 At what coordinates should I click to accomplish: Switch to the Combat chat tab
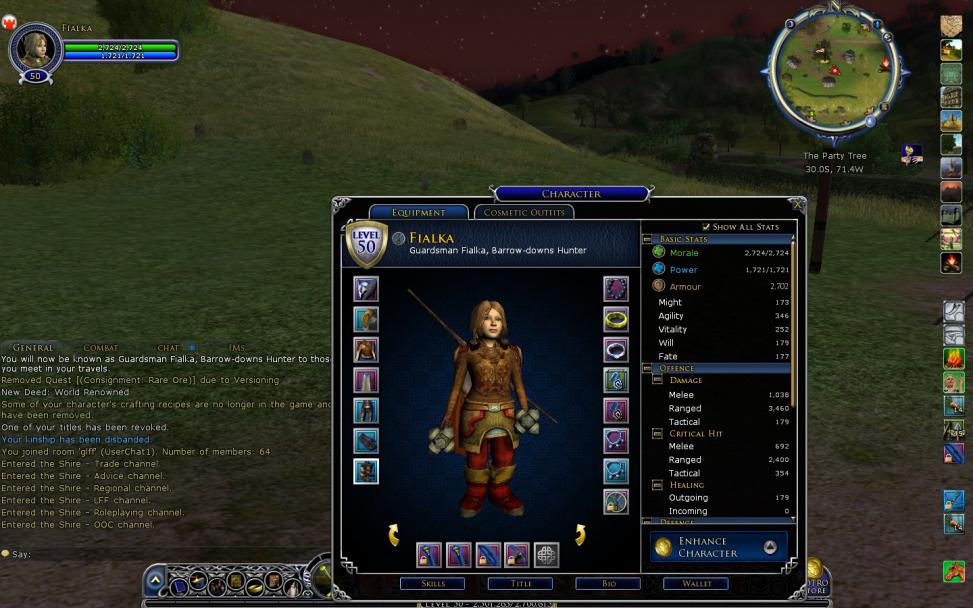click(100, 348)
